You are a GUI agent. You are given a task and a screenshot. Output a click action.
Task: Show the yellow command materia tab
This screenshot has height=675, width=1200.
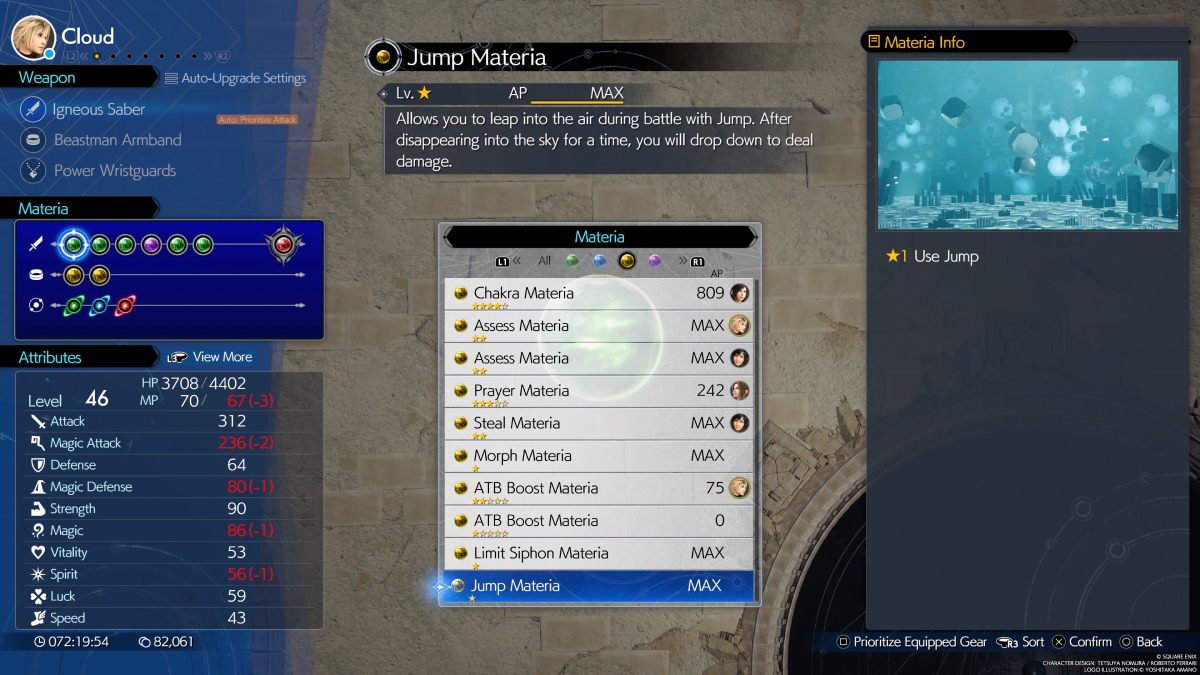point(627,261)
